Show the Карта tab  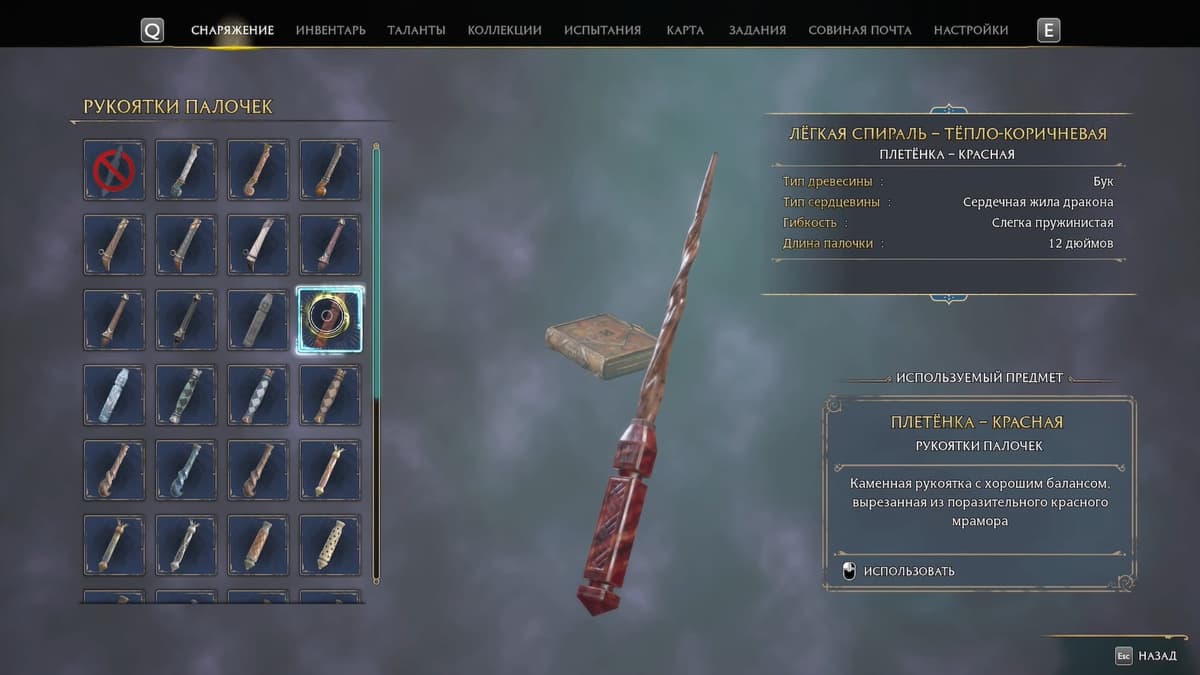click(685, 30)
